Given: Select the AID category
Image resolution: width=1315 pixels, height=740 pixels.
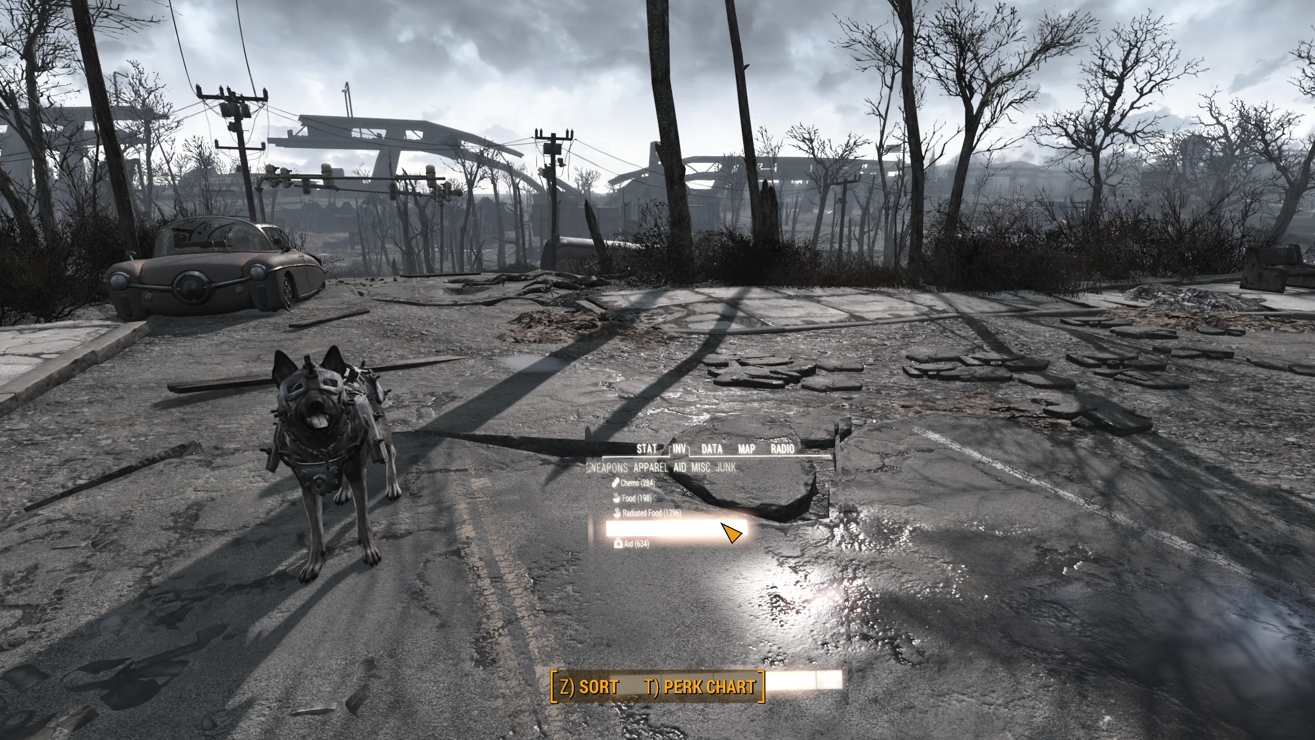Looking at the screenshot, I should (x=680, y=467).
